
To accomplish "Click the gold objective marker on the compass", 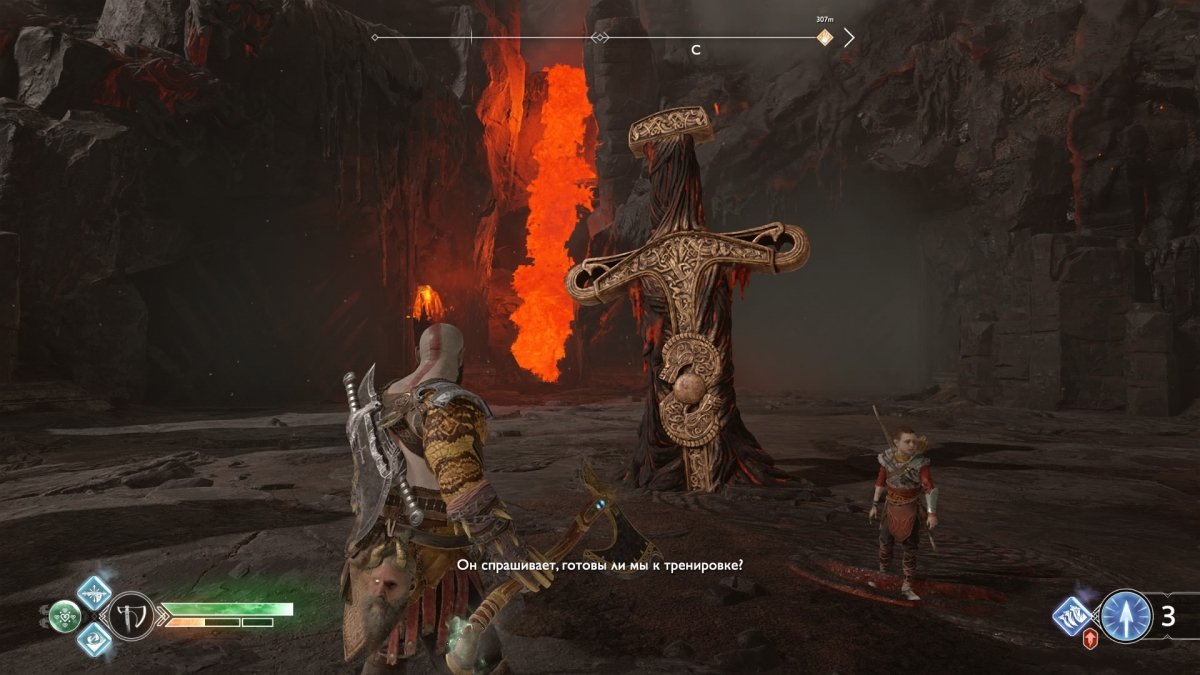I will (x=824, y=38).
